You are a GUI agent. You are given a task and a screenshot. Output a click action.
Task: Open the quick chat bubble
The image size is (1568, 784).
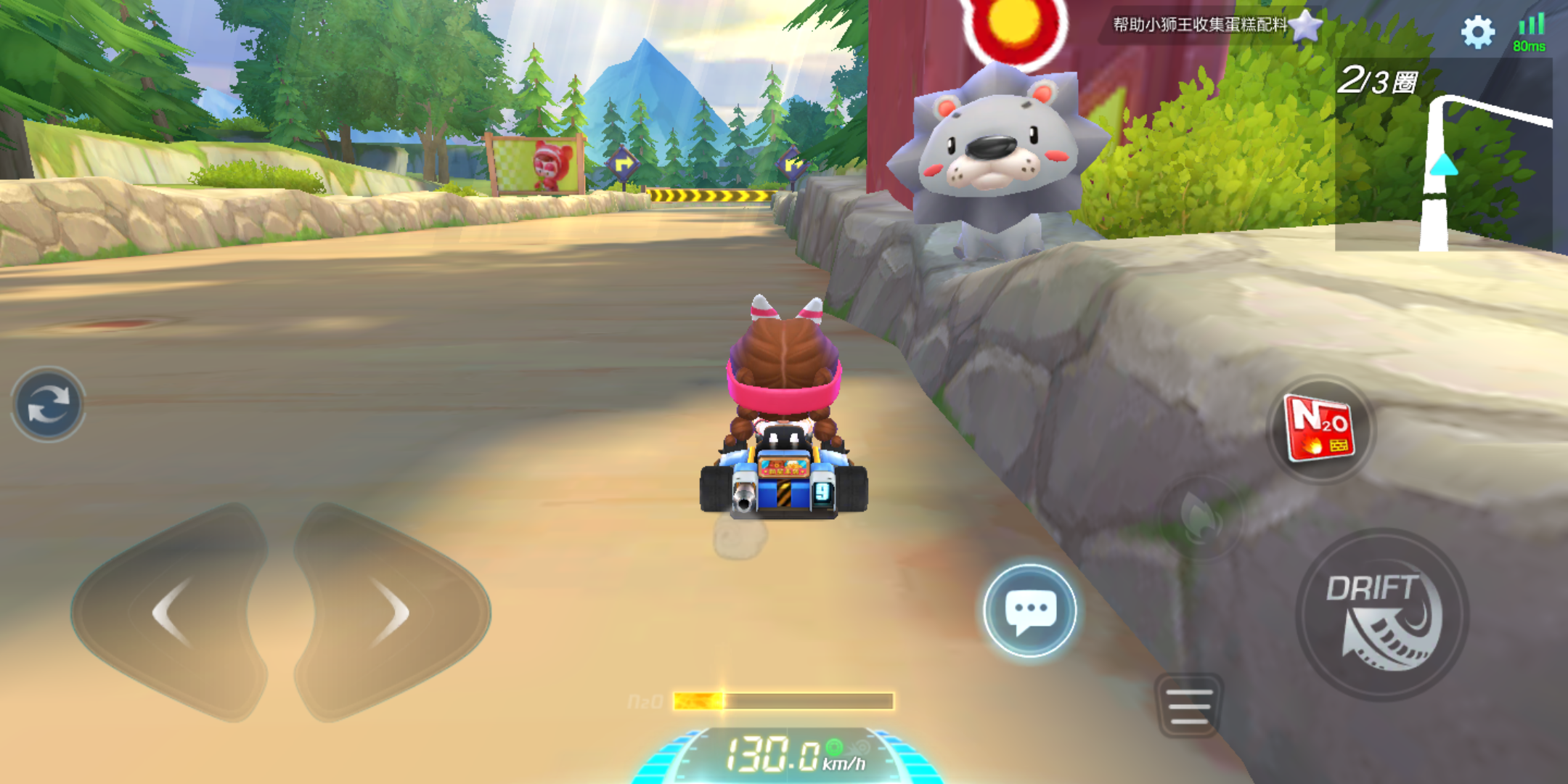(1029, 610)
